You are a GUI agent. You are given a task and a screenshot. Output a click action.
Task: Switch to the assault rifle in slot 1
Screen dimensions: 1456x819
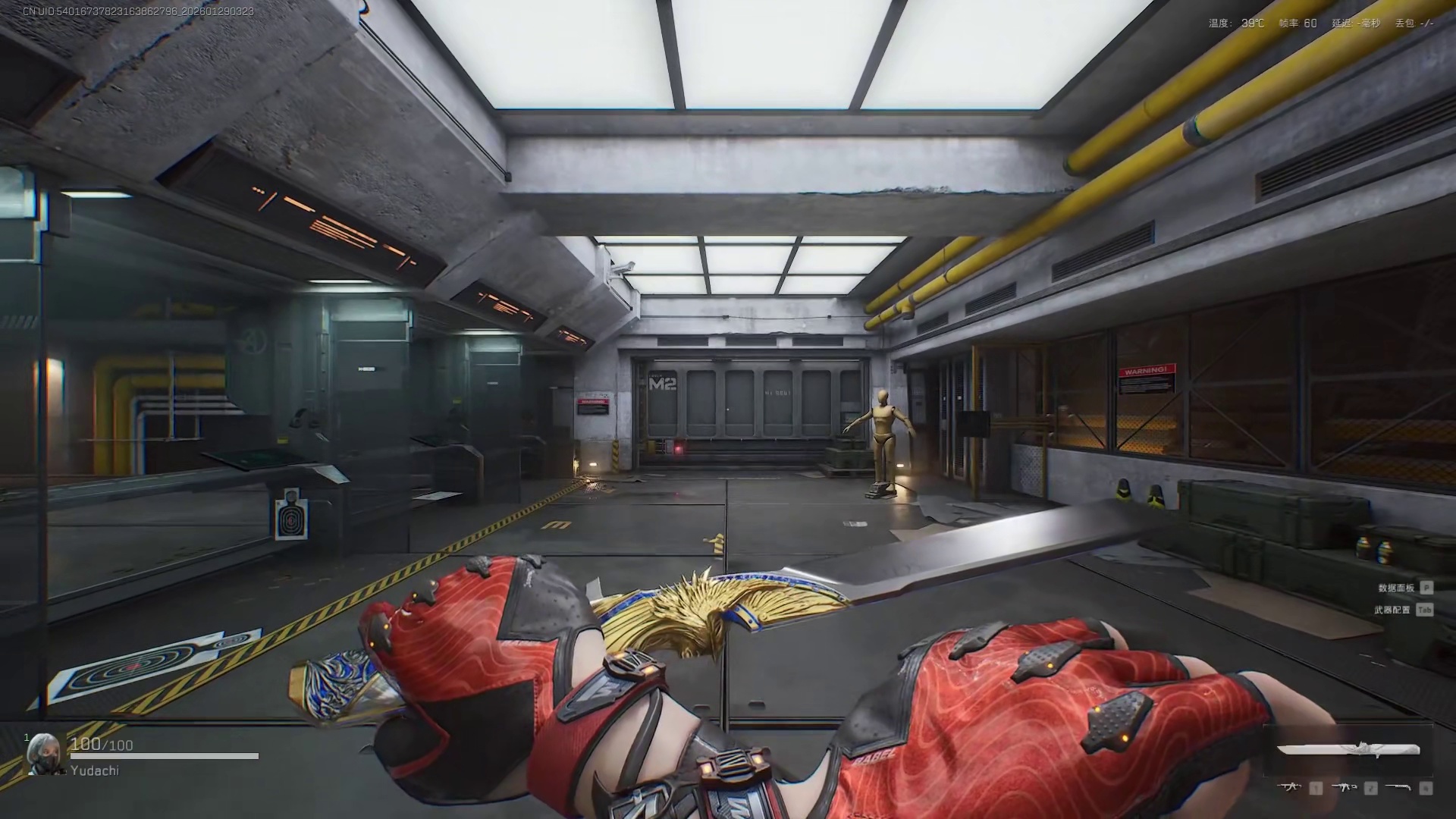(x=1289, y=787)
